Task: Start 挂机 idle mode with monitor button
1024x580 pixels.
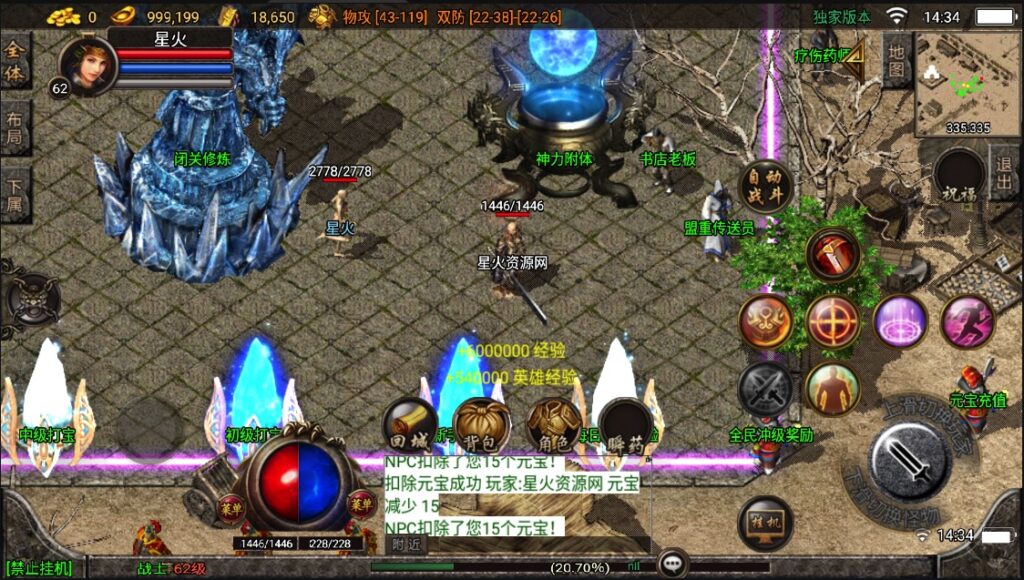Action: 765,522
